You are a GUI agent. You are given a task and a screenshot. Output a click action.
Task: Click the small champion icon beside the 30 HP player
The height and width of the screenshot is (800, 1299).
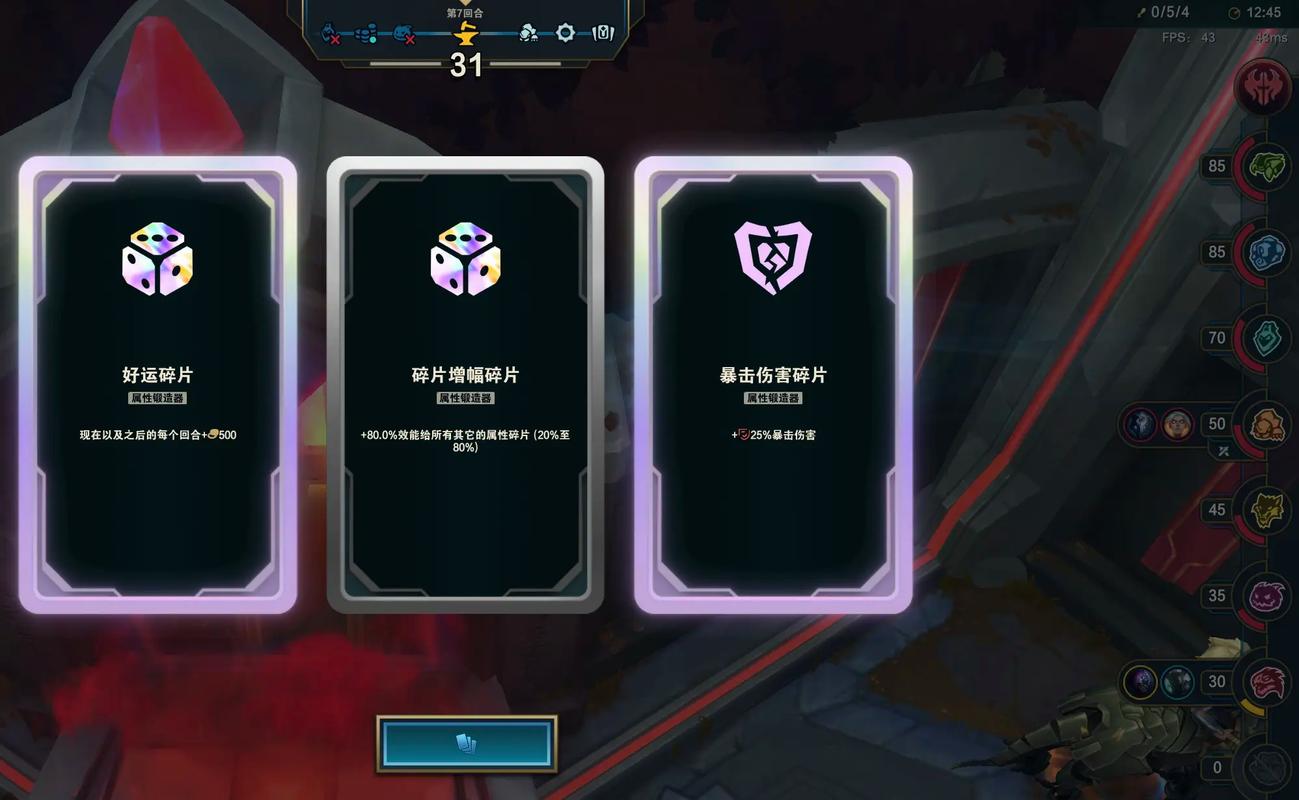point(1140,682)
